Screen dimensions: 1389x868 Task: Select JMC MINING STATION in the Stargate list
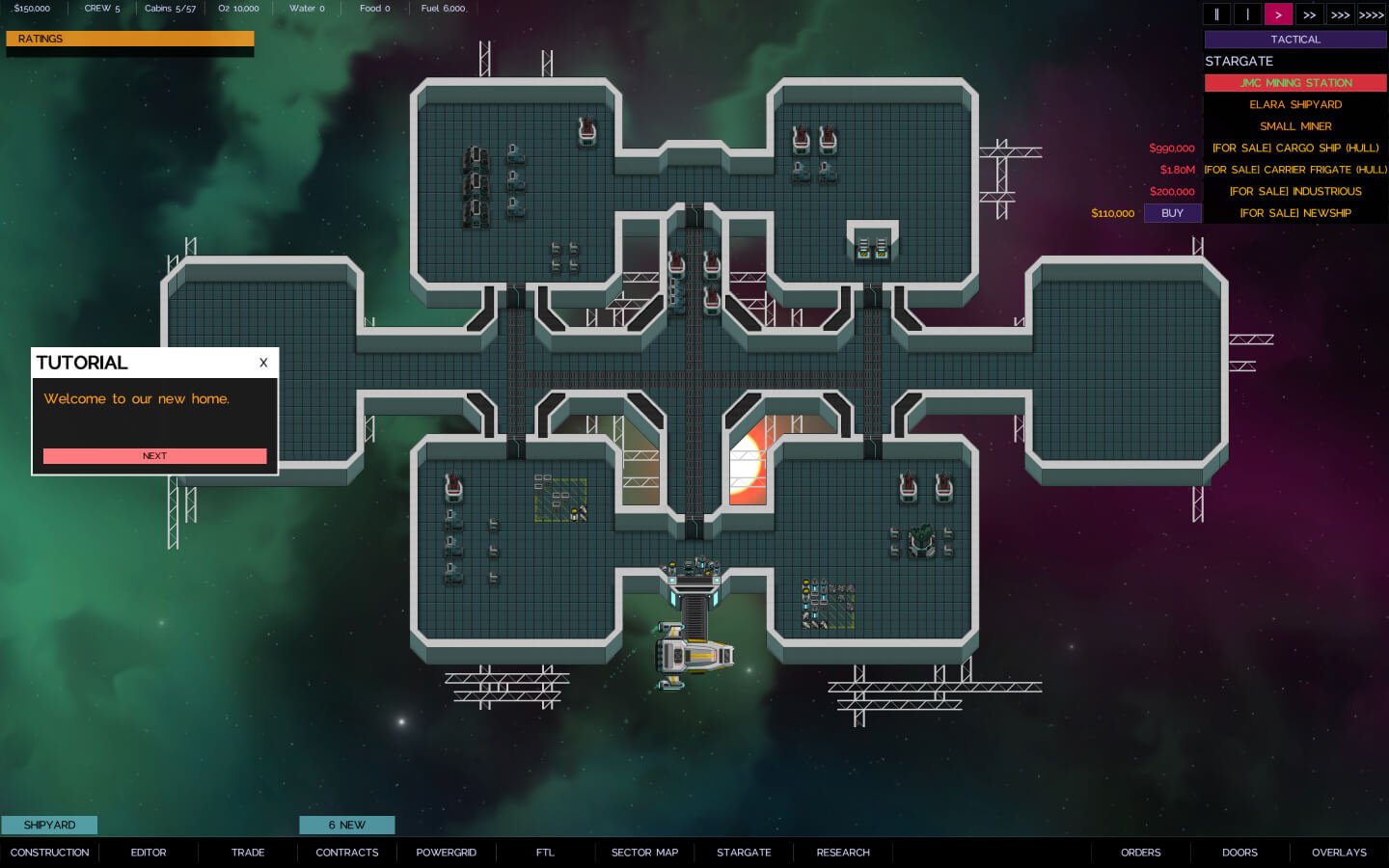tap(1295, 83)
